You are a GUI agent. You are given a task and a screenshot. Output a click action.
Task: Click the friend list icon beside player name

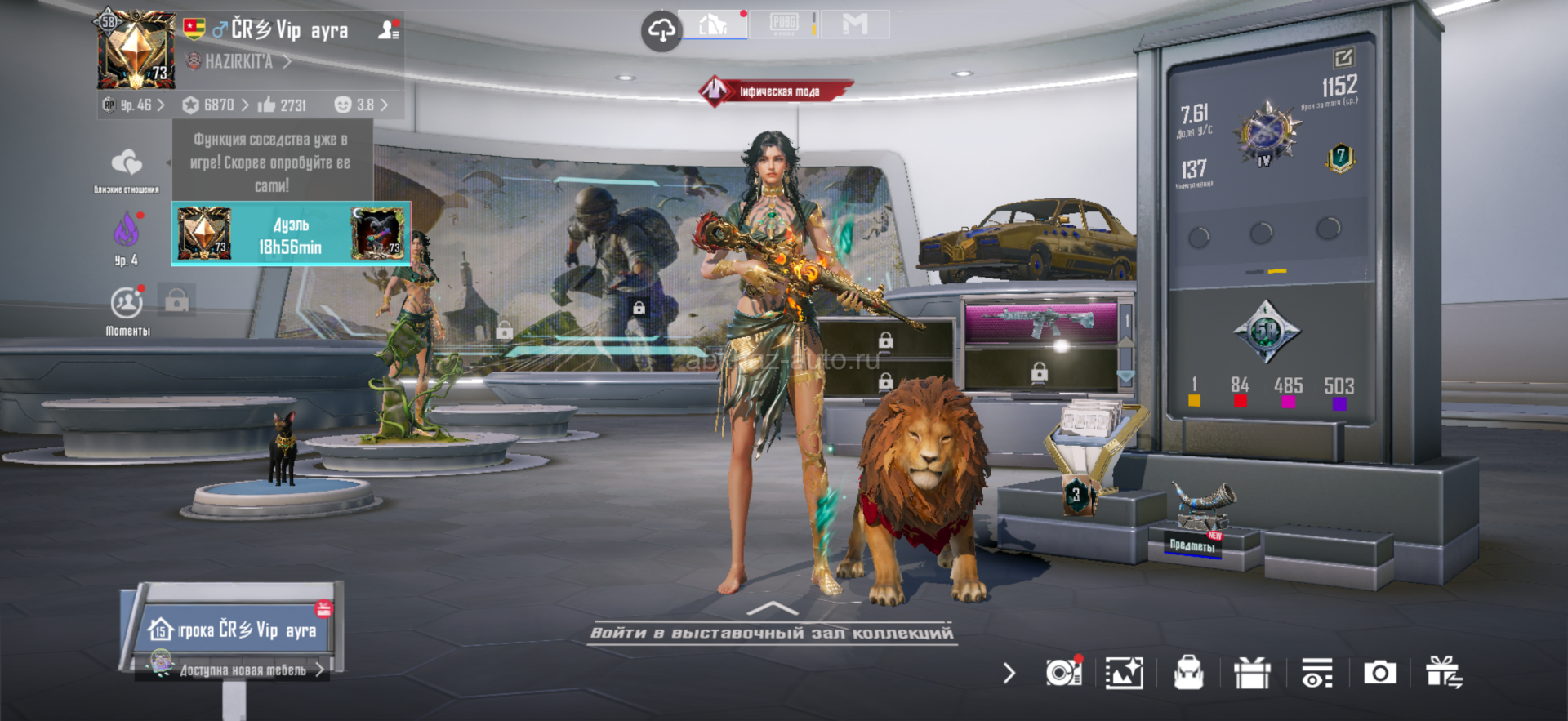(389, 30)
